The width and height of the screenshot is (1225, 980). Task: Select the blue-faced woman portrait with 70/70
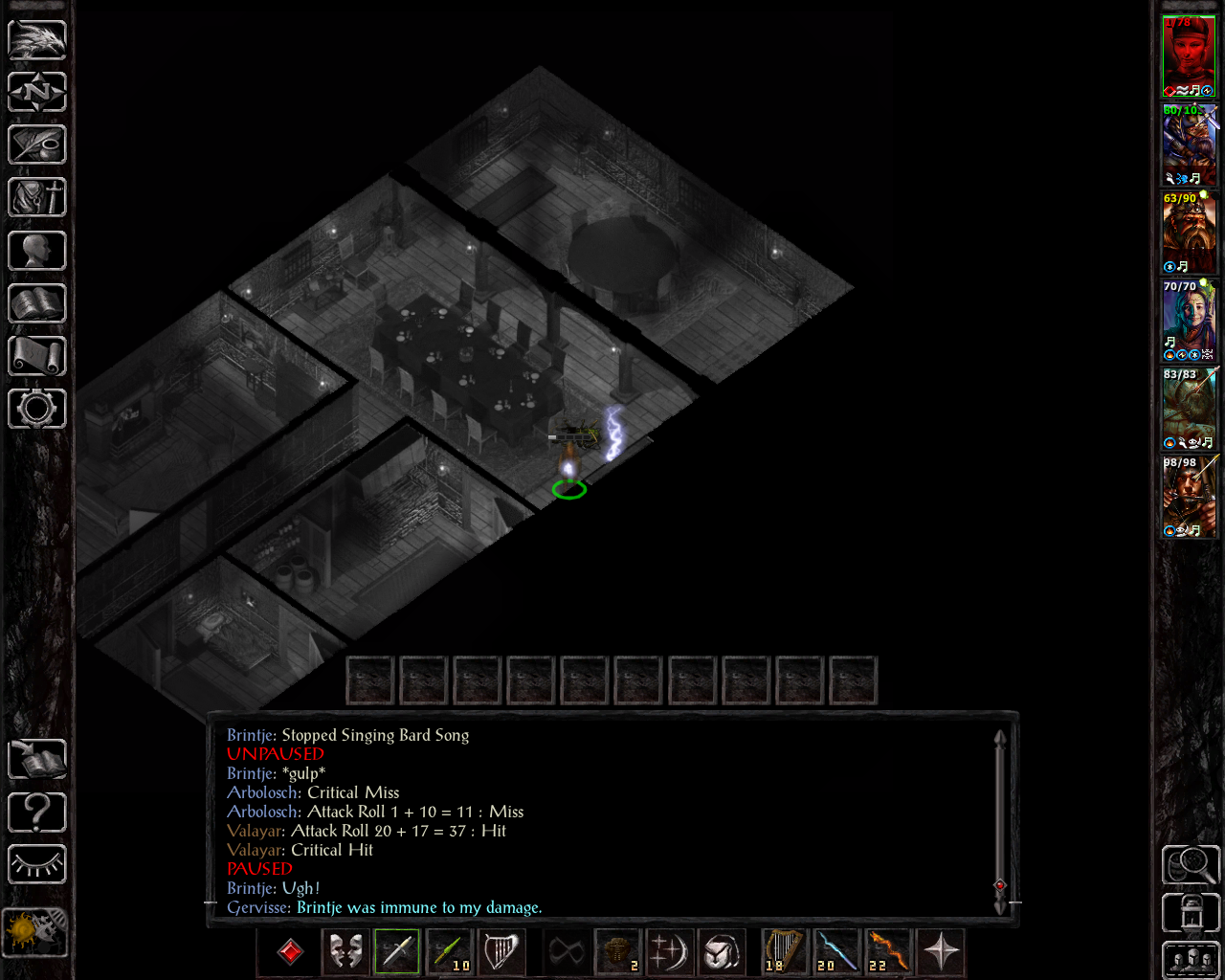[1189, 321]
